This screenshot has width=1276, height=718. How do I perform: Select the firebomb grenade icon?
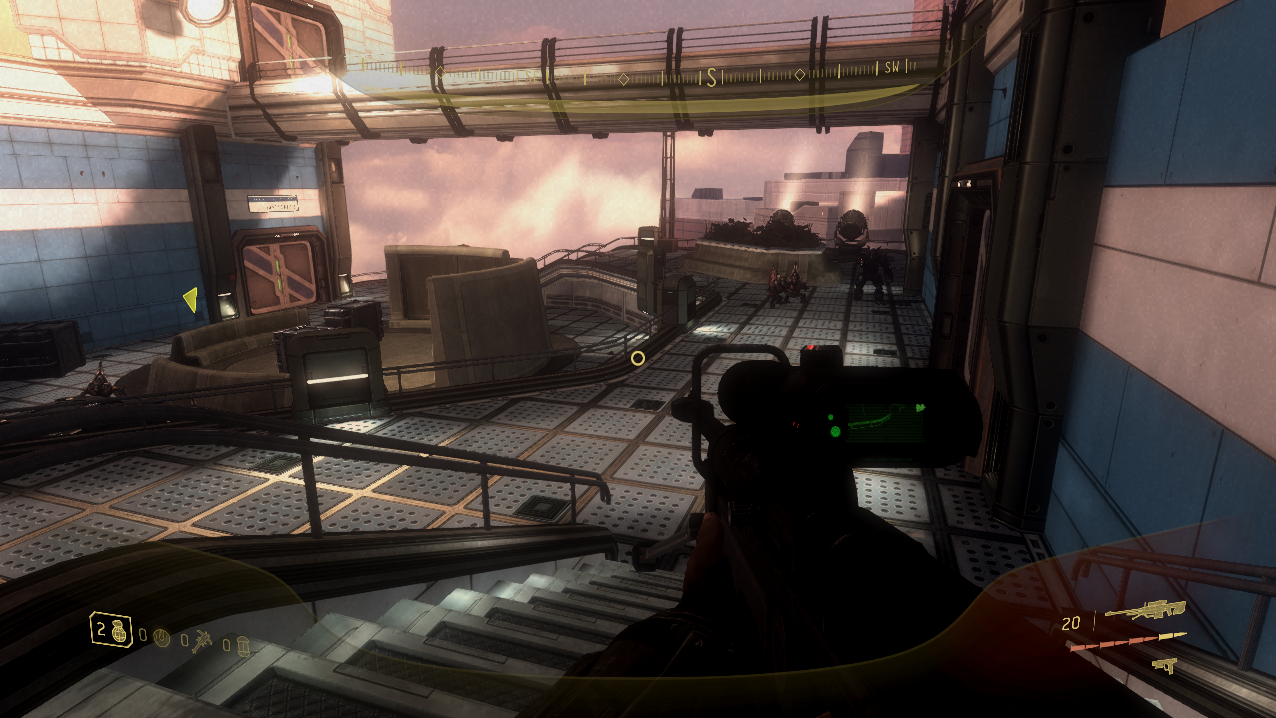coord(242,647)
